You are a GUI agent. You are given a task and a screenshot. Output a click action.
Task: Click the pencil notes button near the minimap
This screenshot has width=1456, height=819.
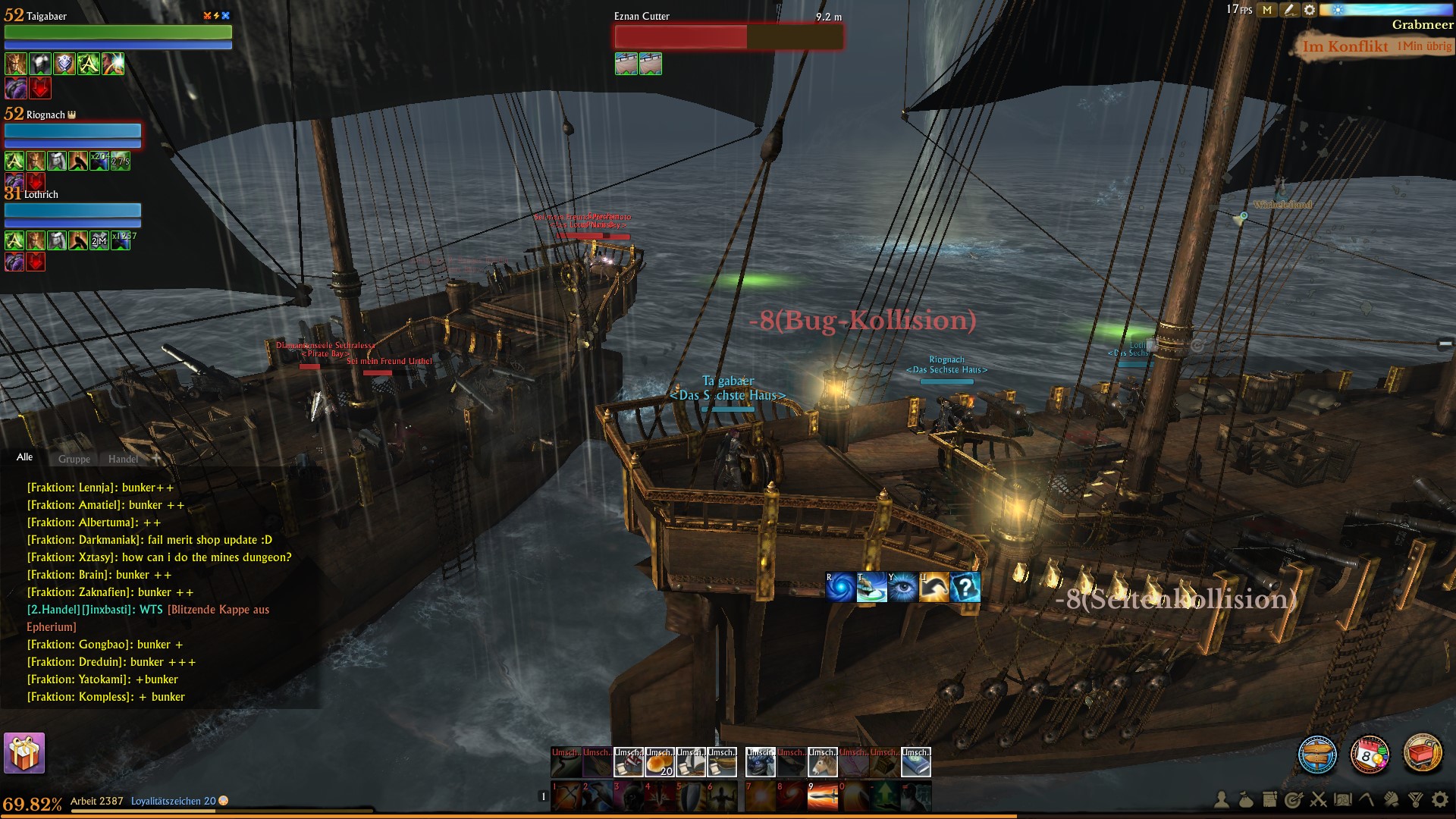click(1291, 10)
